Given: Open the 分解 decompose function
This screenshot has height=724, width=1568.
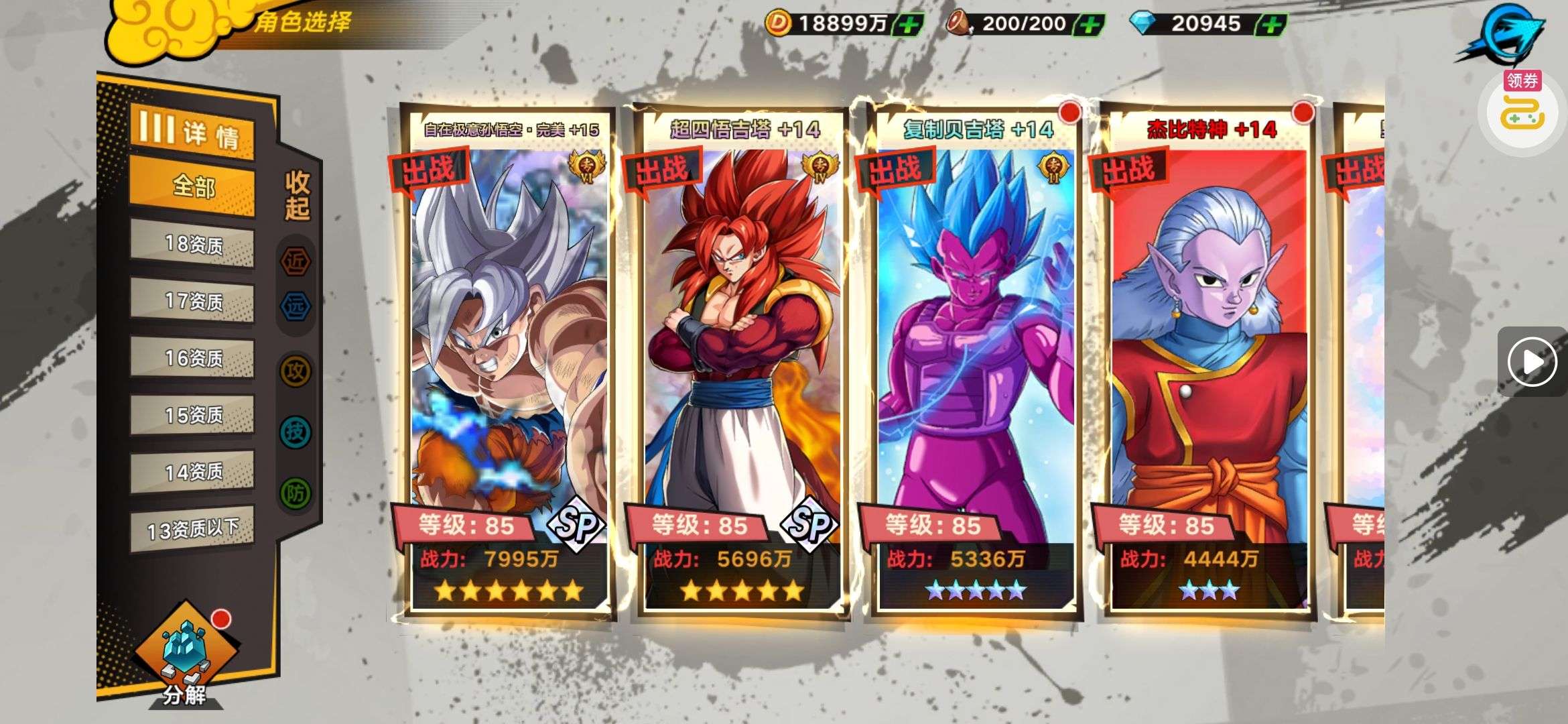Looking at the screenshot, I should (x=184, y=657).
